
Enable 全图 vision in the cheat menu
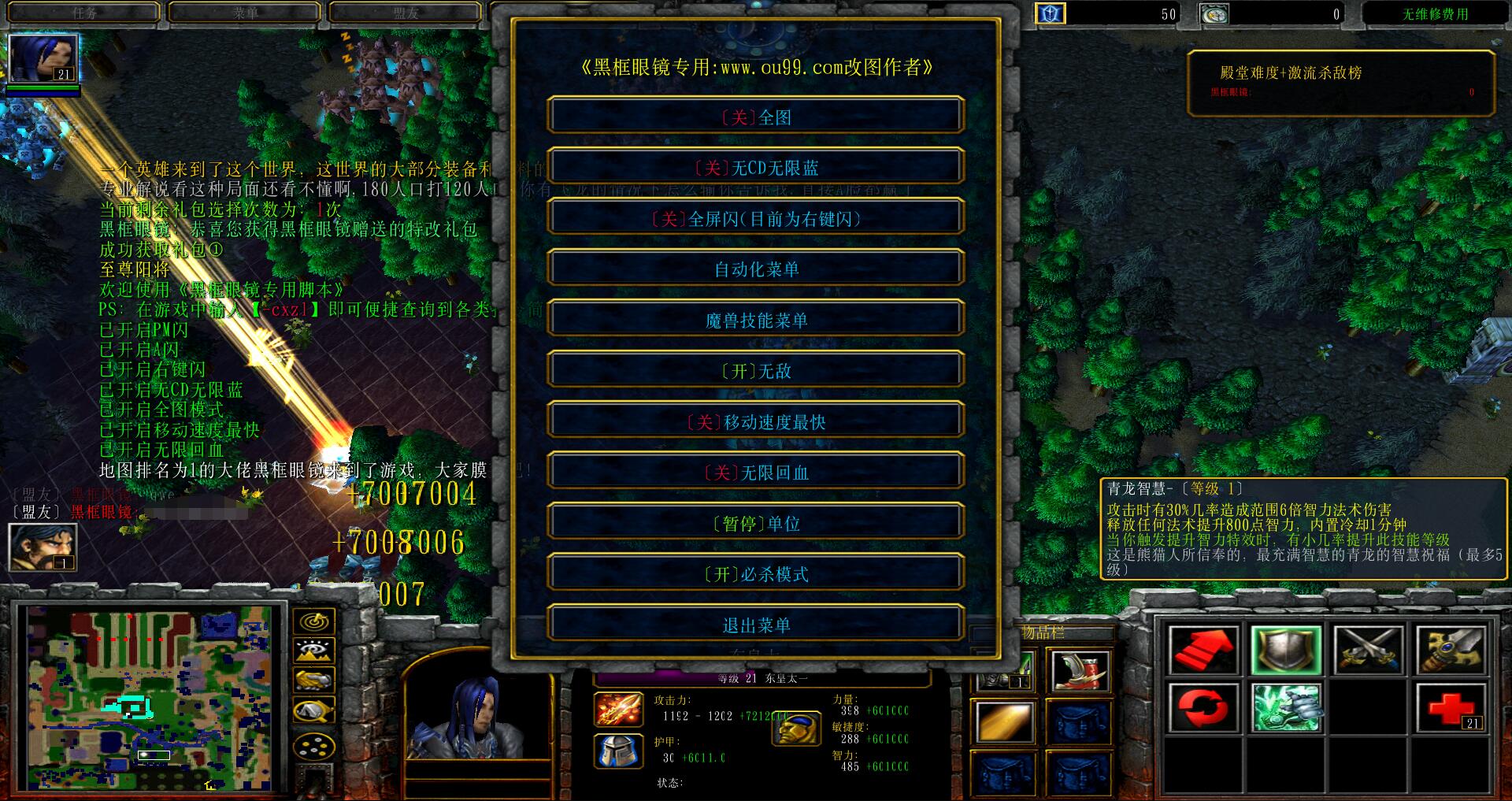pos(756,117)
